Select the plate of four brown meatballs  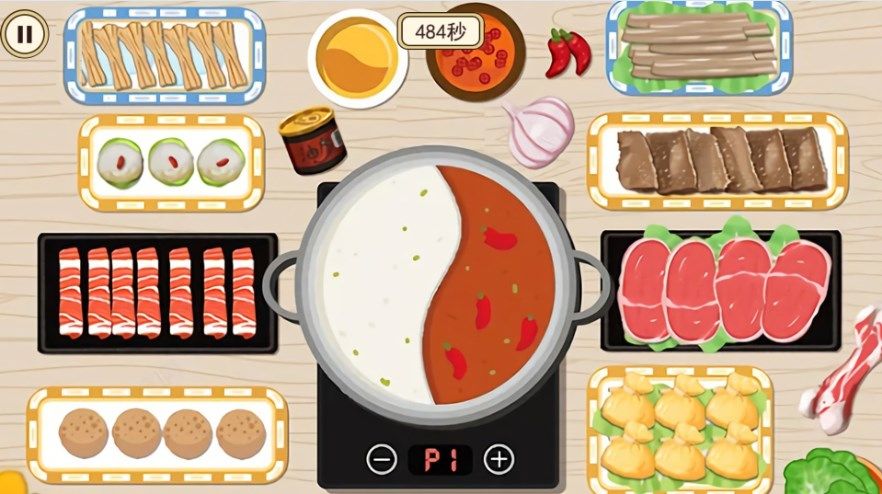[x=157, y=434]
